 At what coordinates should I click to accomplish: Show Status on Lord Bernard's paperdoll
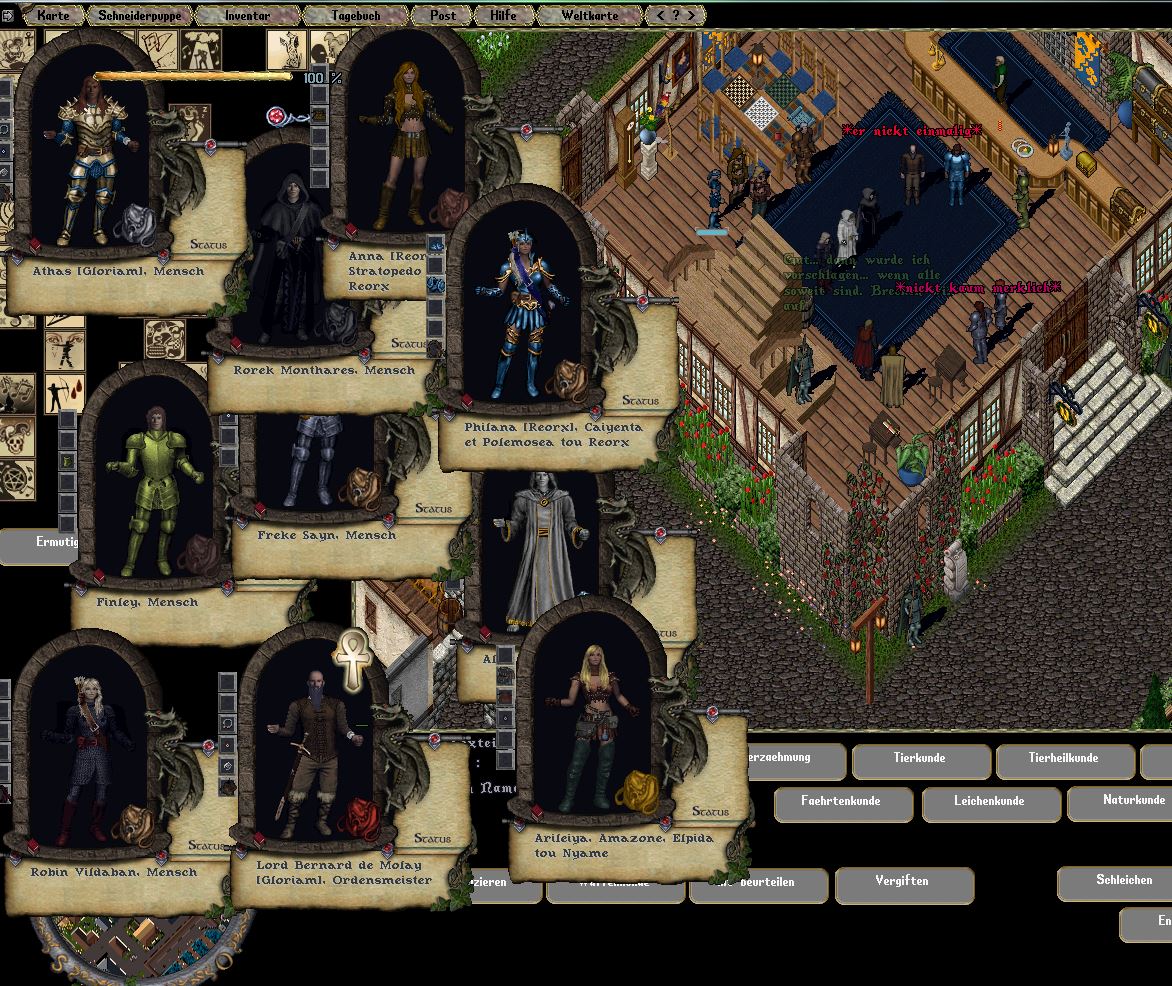point(432,838)
